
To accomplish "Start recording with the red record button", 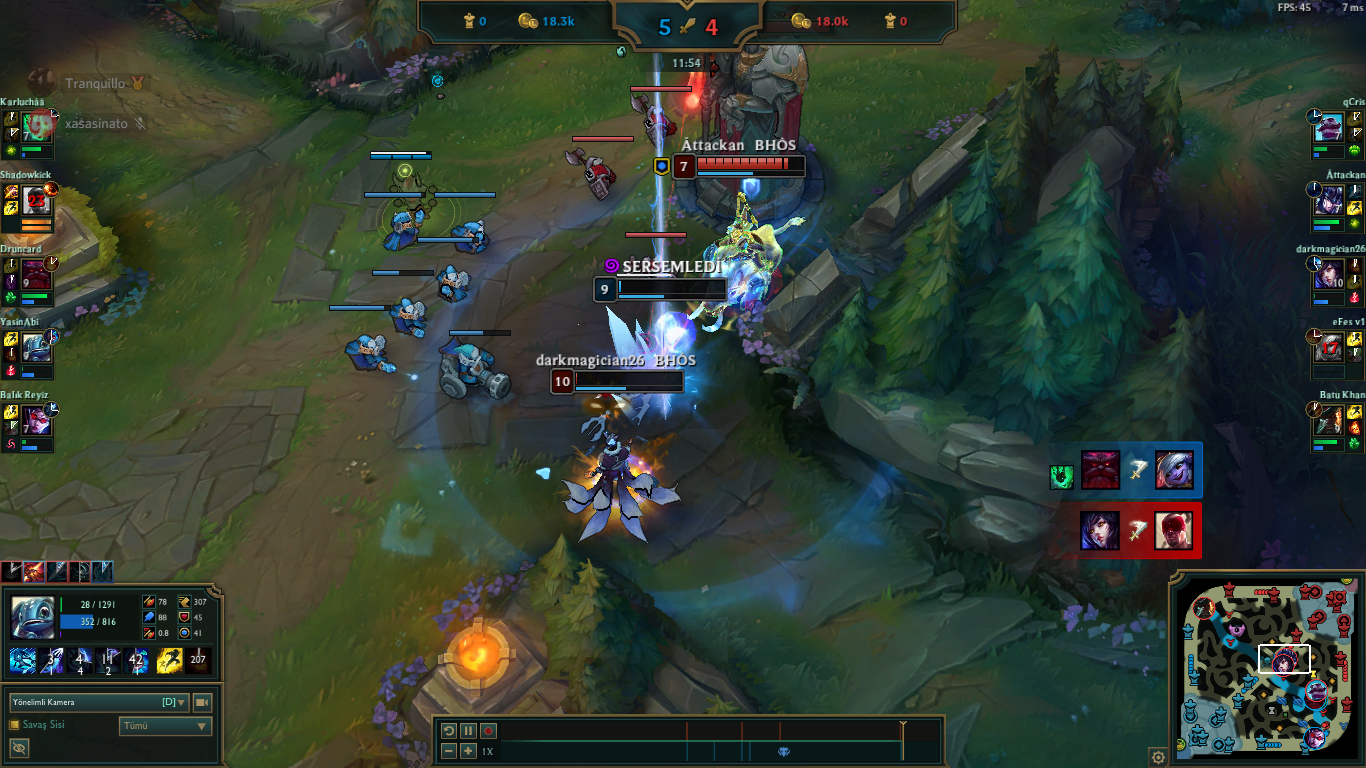I will coord(488,731).
